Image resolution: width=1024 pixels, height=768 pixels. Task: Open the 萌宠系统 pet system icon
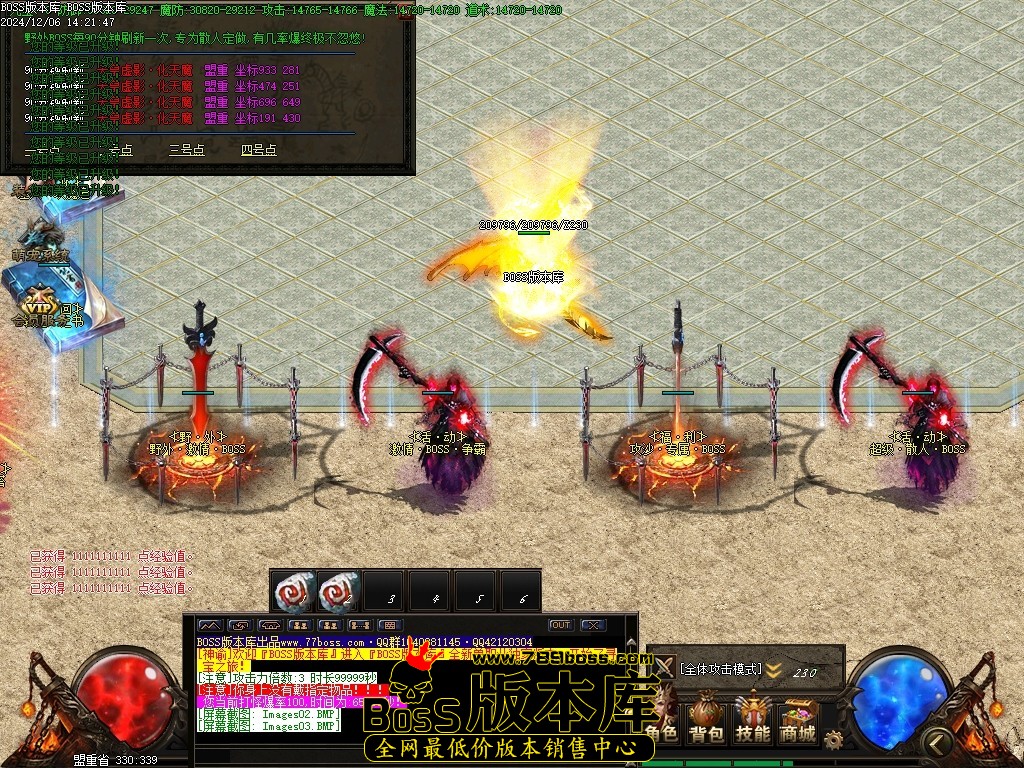[x=40, y=240]
